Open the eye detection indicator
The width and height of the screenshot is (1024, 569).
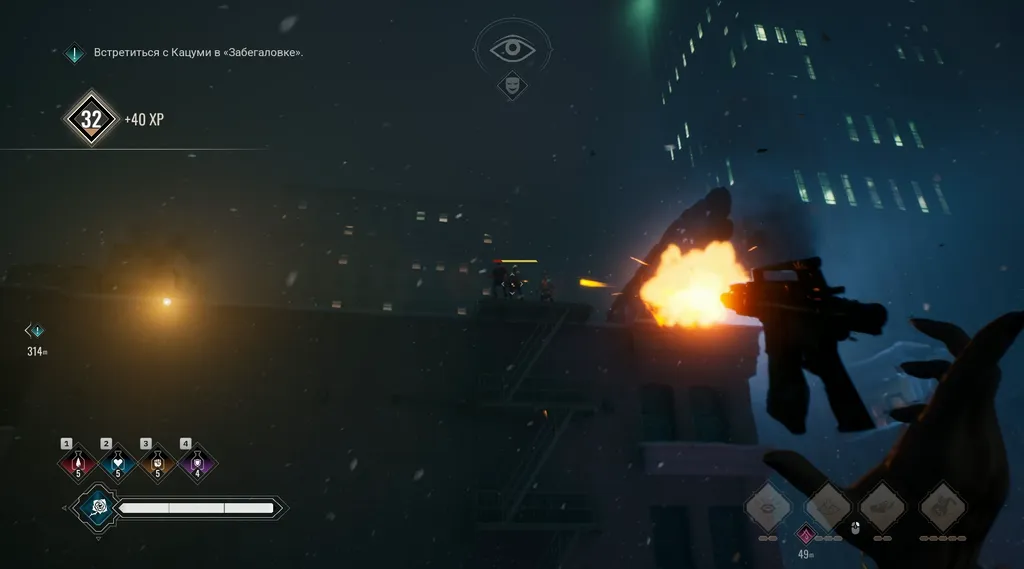point(512,48)
